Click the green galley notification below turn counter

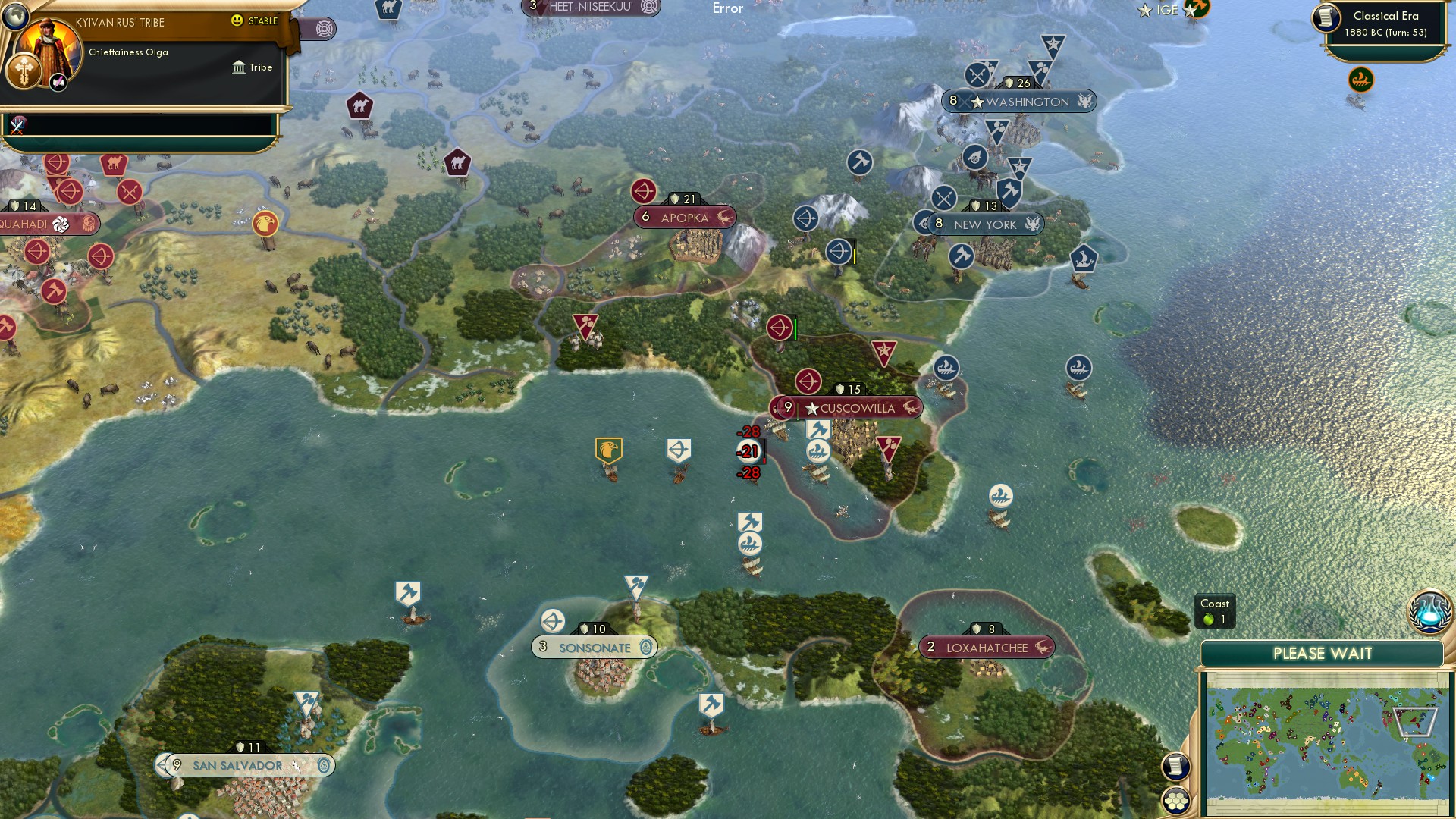pos(1361,78)
